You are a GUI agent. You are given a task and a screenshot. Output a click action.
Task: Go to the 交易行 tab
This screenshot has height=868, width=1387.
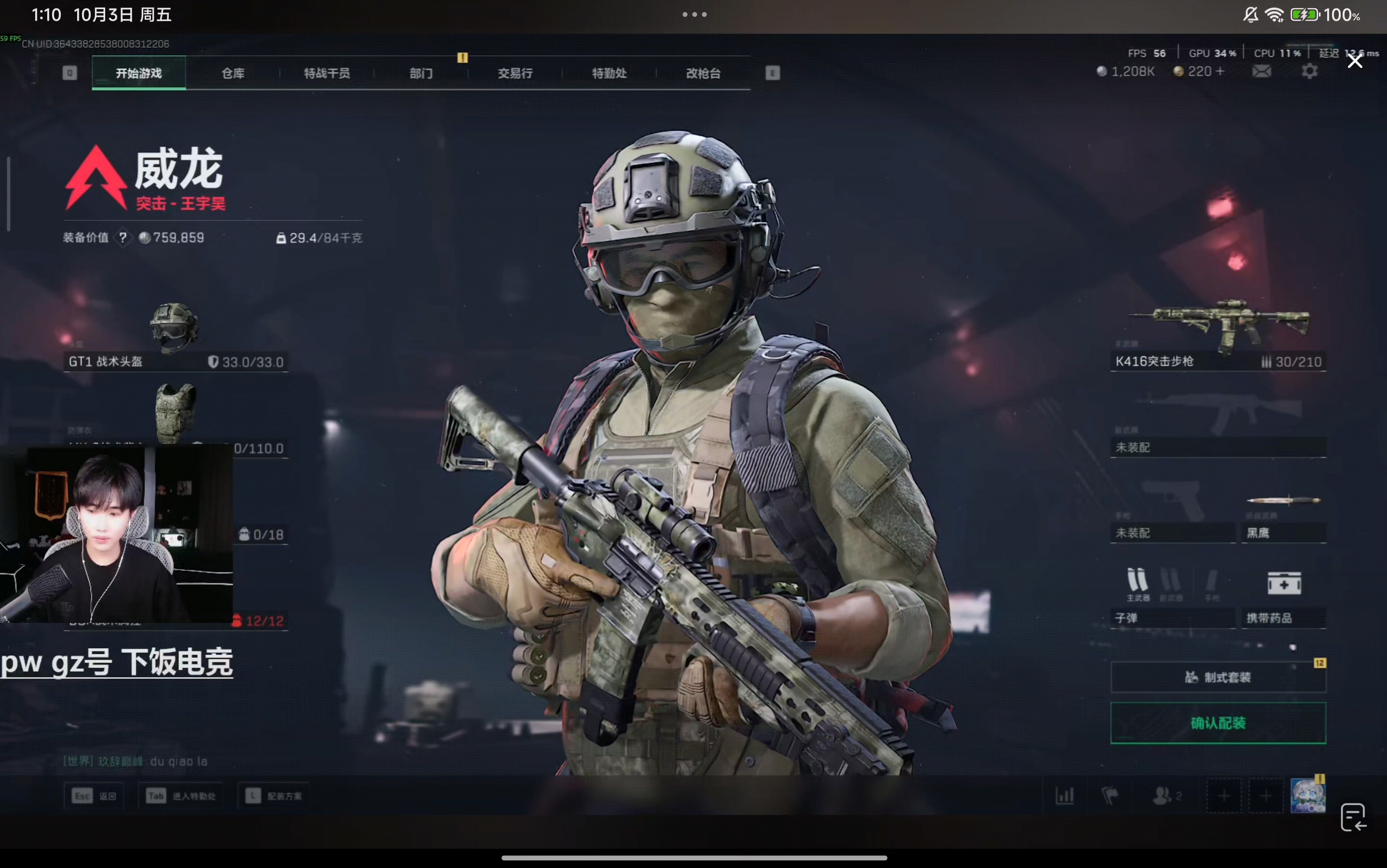515,73
